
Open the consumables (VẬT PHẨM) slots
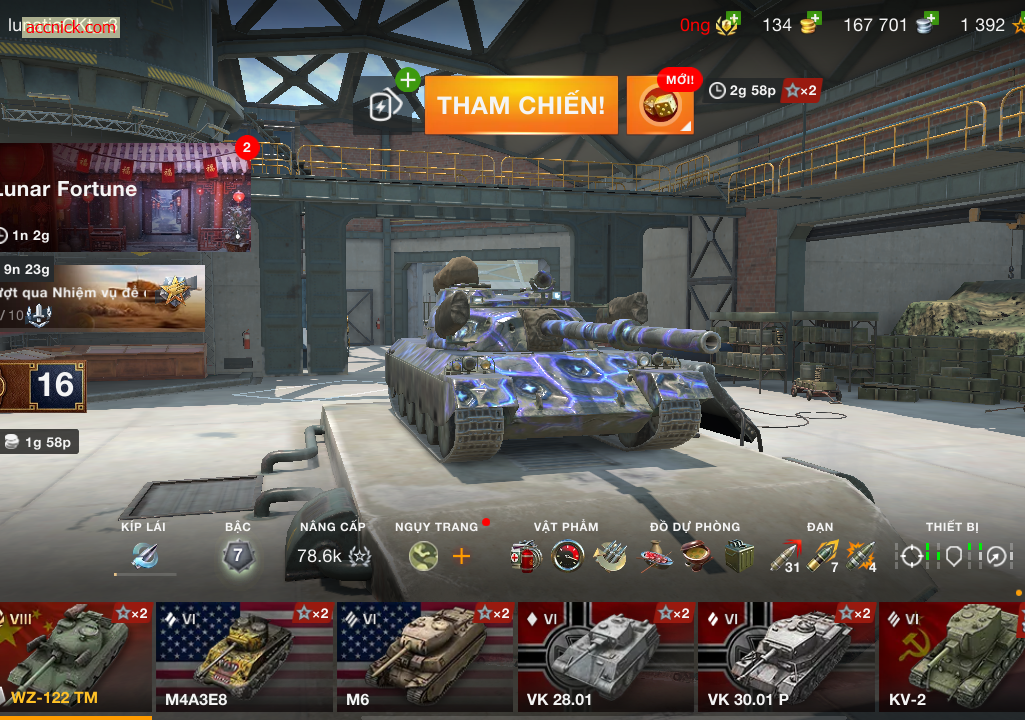click(x=567, y=556)
